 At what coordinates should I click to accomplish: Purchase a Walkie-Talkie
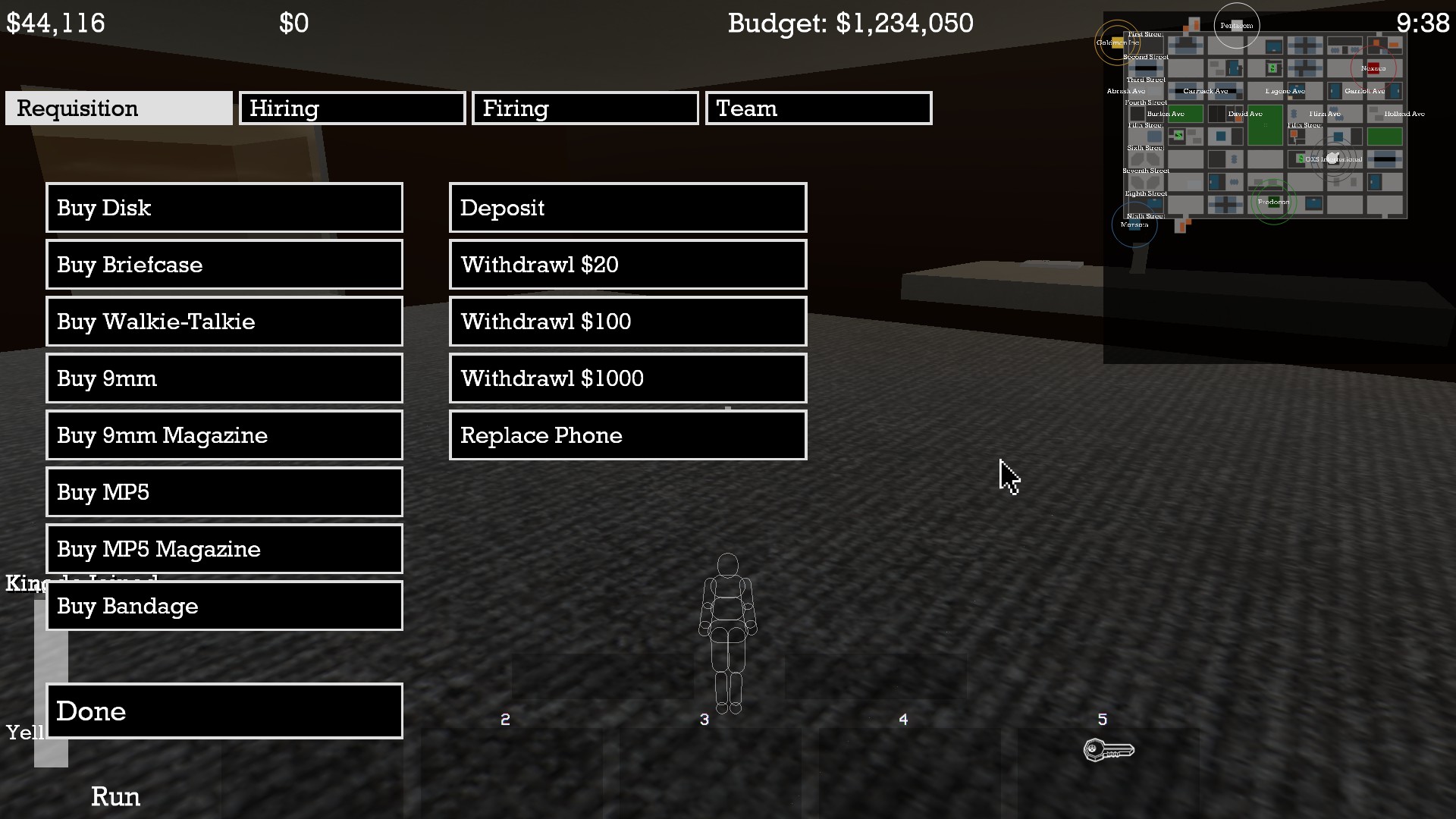(x=224, y=322)
